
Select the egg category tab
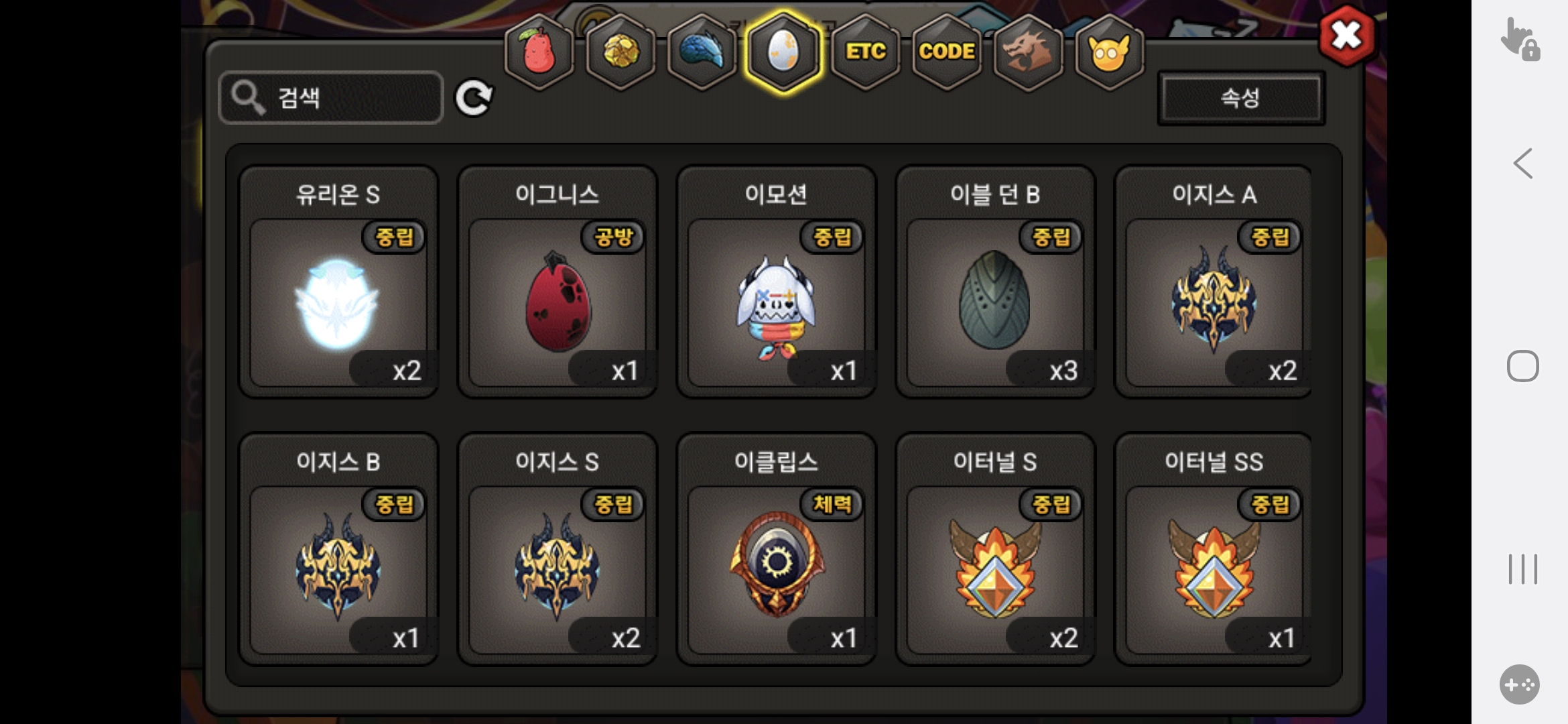(x=783, y=52)
